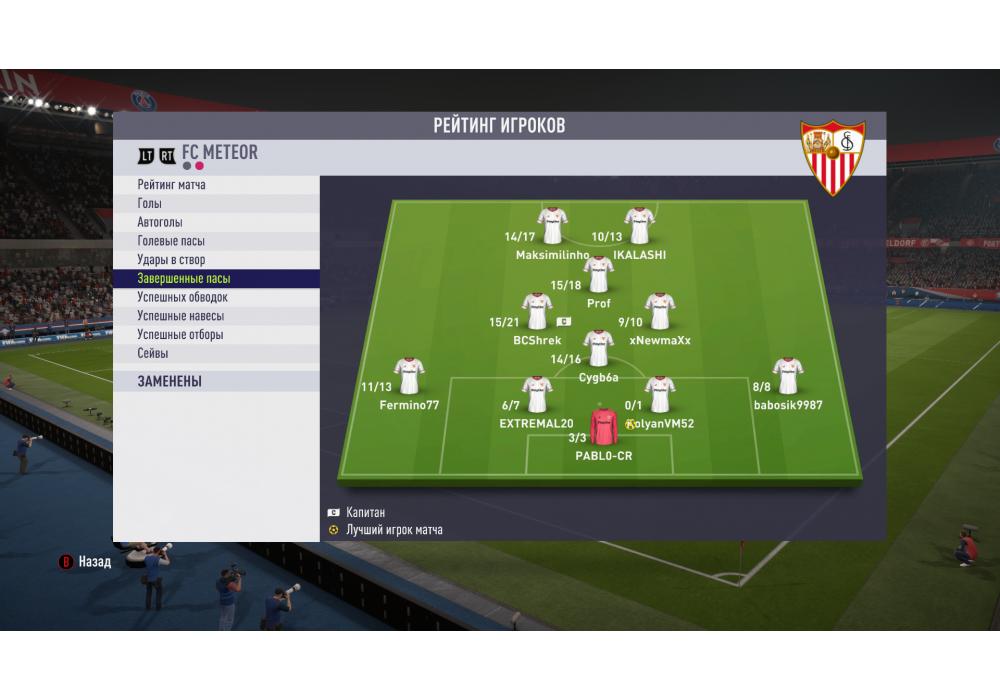Choose captain BCShrek's shirt
Screen dimensions: 1000x700
(538, 312)
